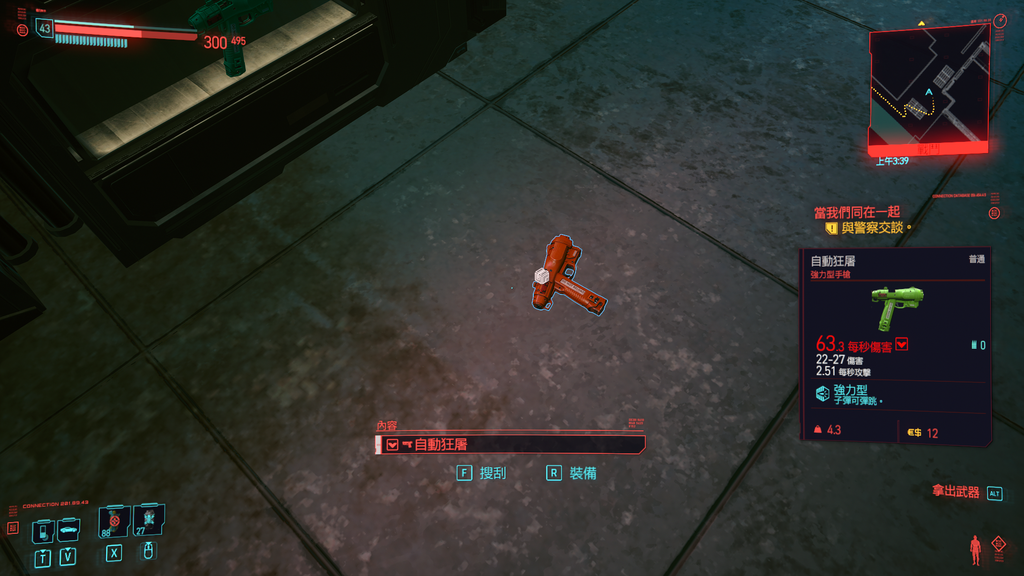Open the minimap in the corner

928,86
